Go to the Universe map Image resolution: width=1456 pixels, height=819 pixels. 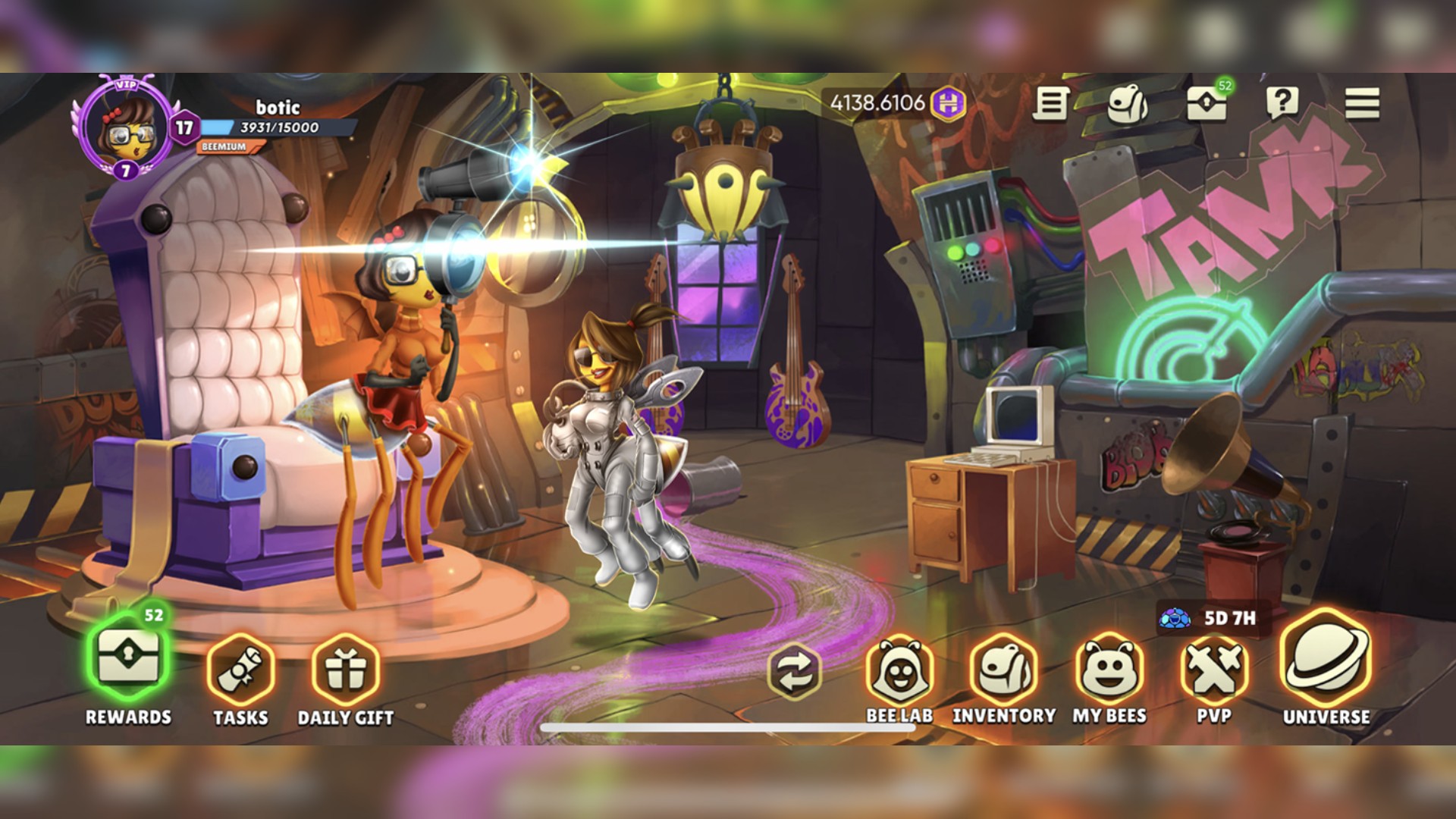coord(1326,658)
